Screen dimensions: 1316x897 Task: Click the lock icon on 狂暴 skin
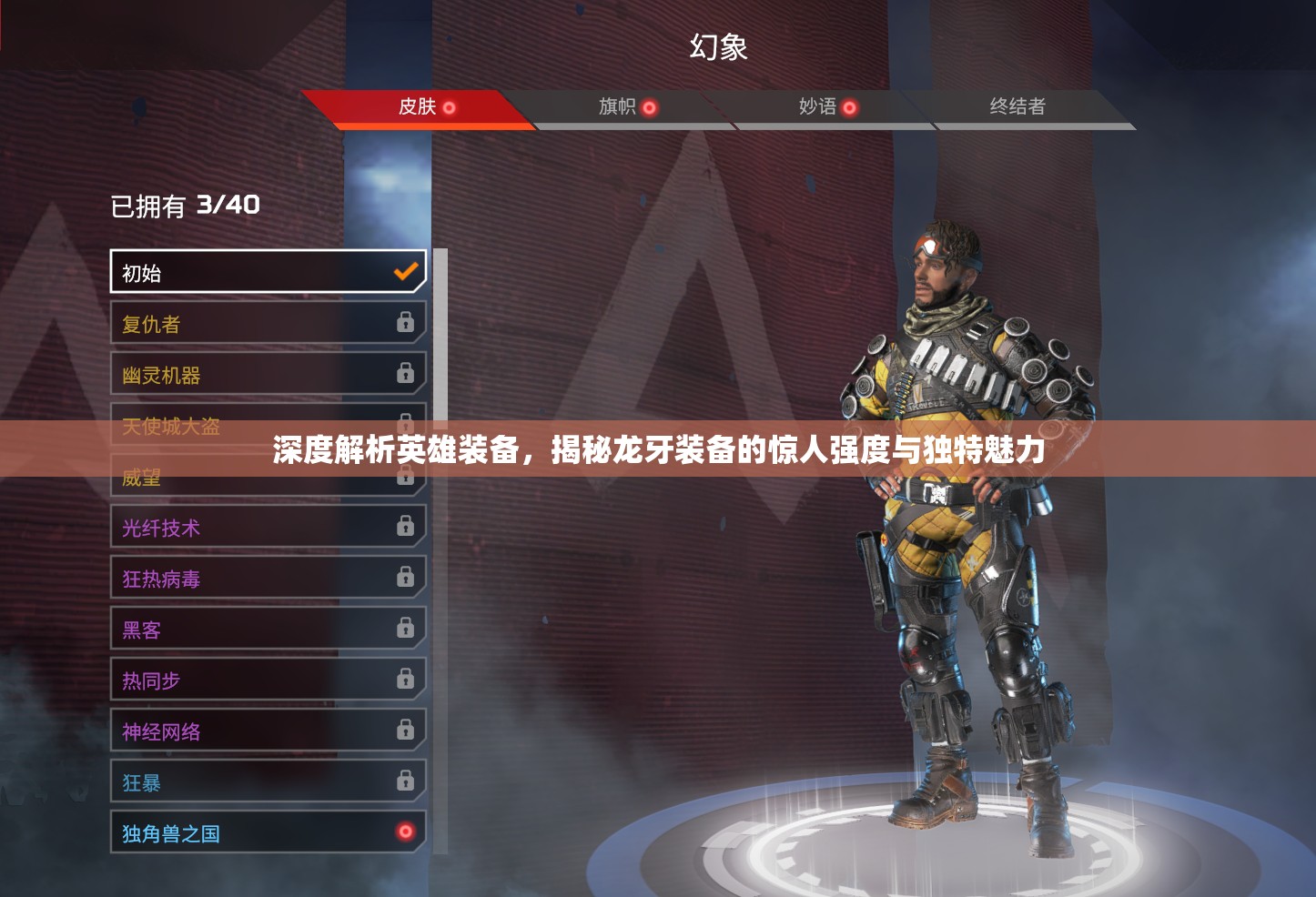click(403, 781)
